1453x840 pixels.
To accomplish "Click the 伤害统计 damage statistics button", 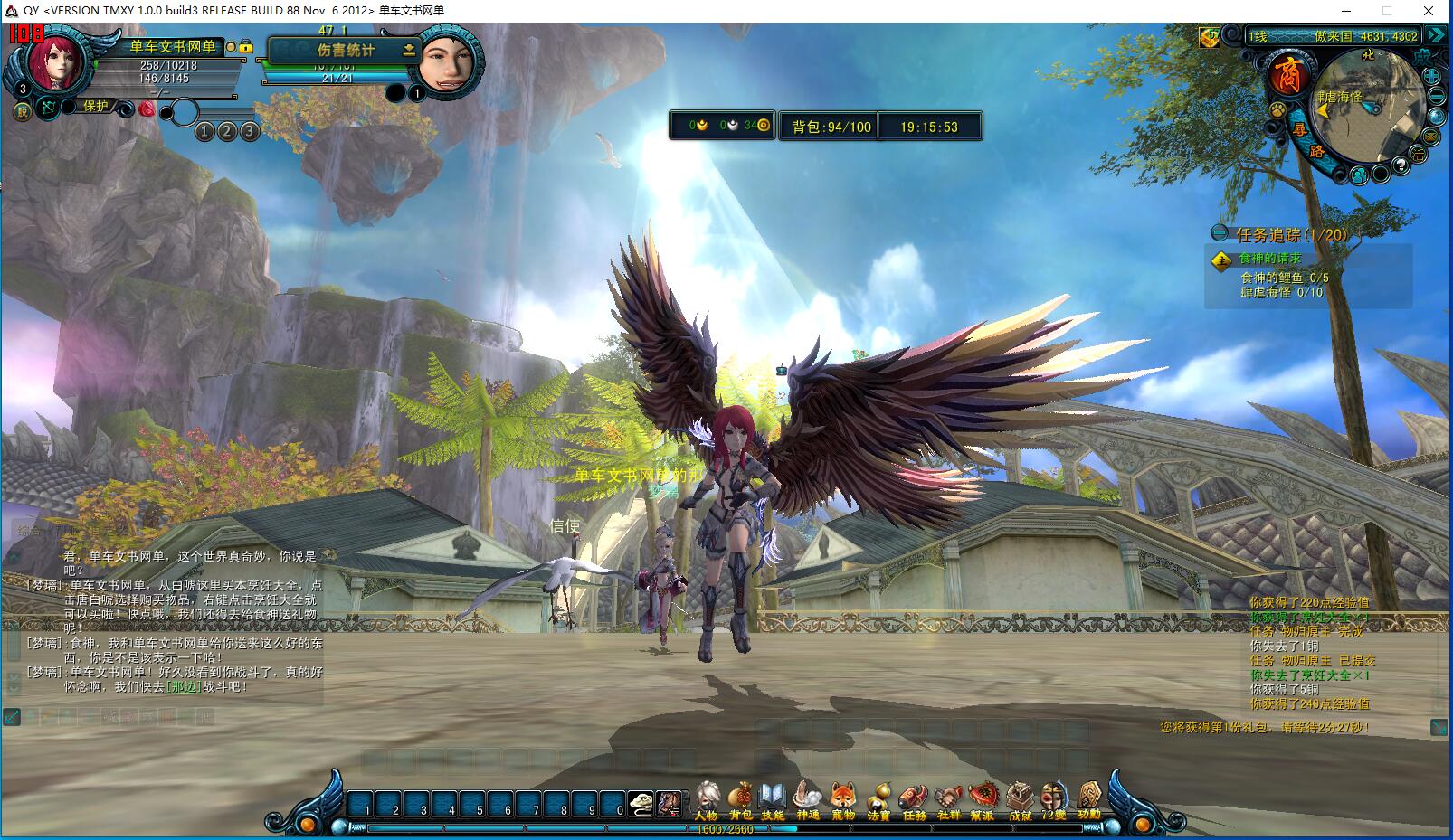I will point(346,51).
